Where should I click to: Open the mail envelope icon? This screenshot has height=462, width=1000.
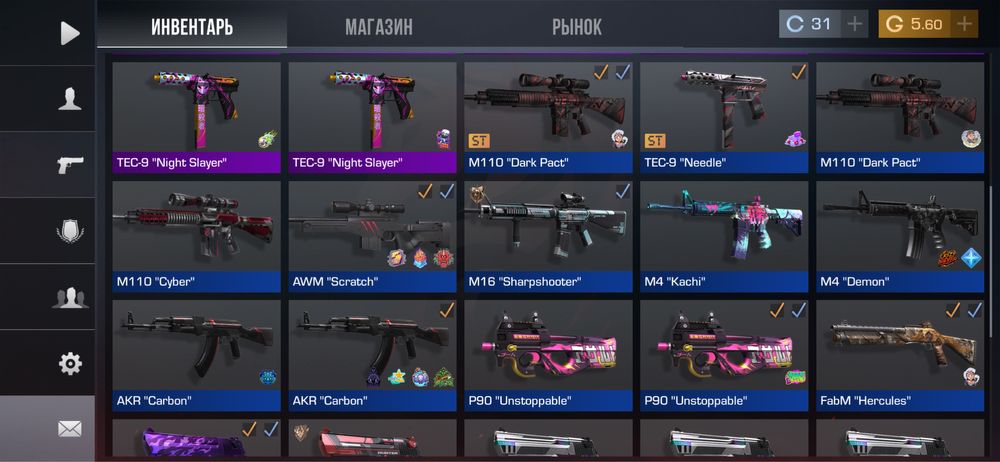pos(69,429)
